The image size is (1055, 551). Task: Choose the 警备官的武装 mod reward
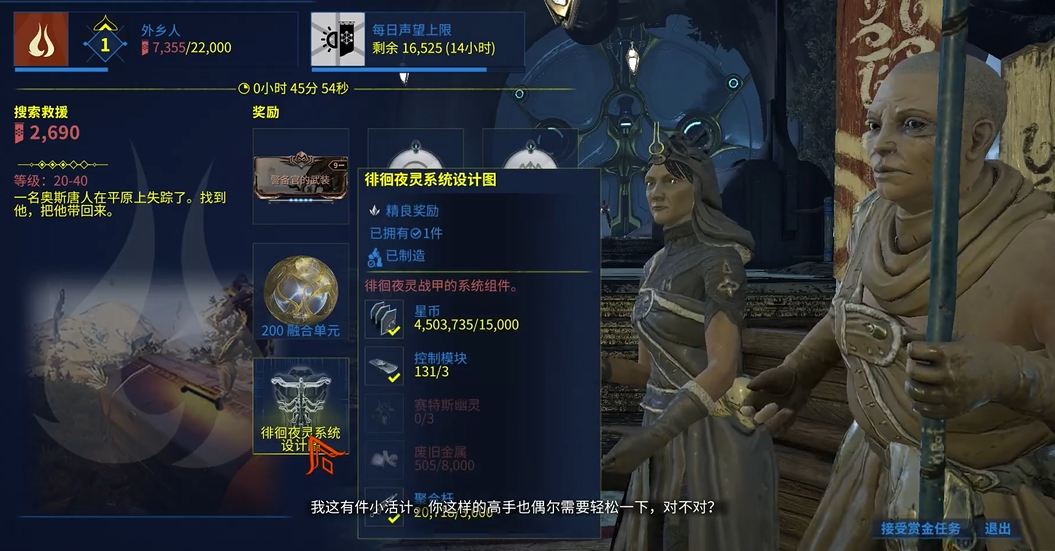tap(300, 175)
